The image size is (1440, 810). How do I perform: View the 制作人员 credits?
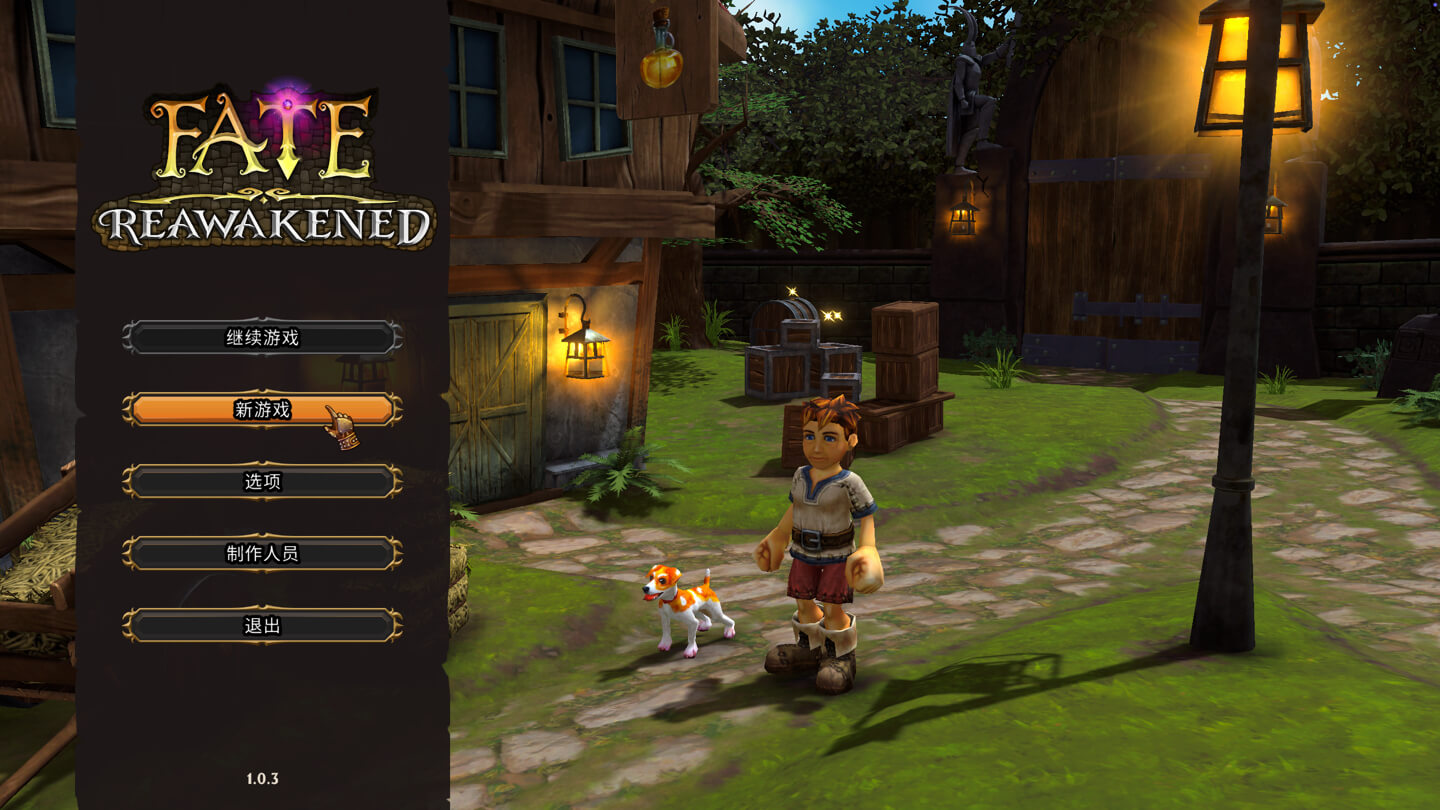pos(262,554)
